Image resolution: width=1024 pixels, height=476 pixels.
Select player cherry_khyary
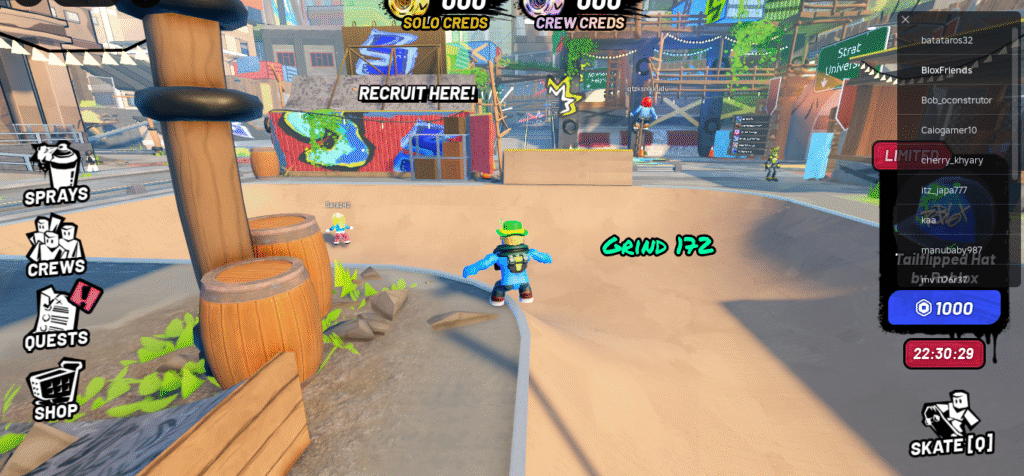(x=952, y=160)
